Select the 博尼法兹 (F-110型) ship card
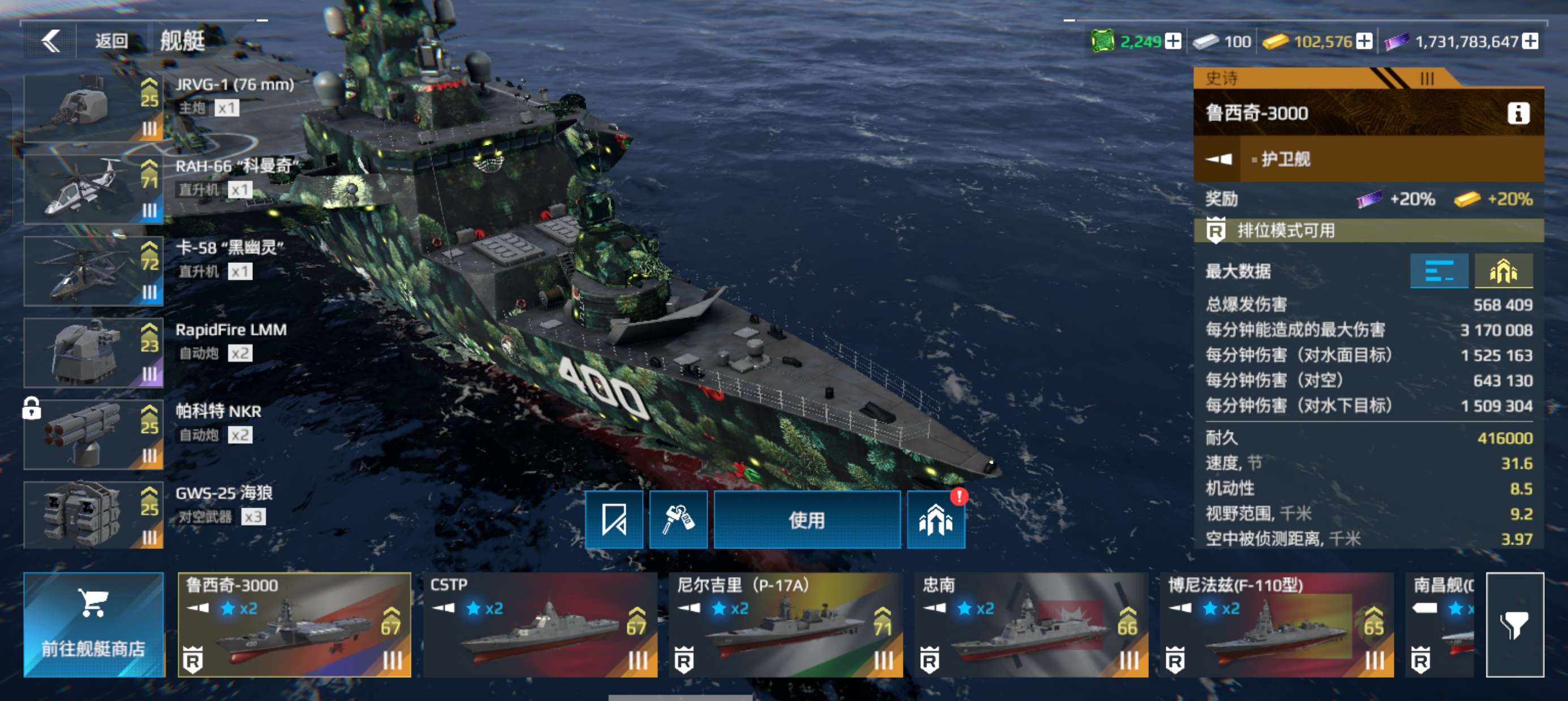Image resolution: width=1568 pixels, height=701 pixels. coord(1277,624)
